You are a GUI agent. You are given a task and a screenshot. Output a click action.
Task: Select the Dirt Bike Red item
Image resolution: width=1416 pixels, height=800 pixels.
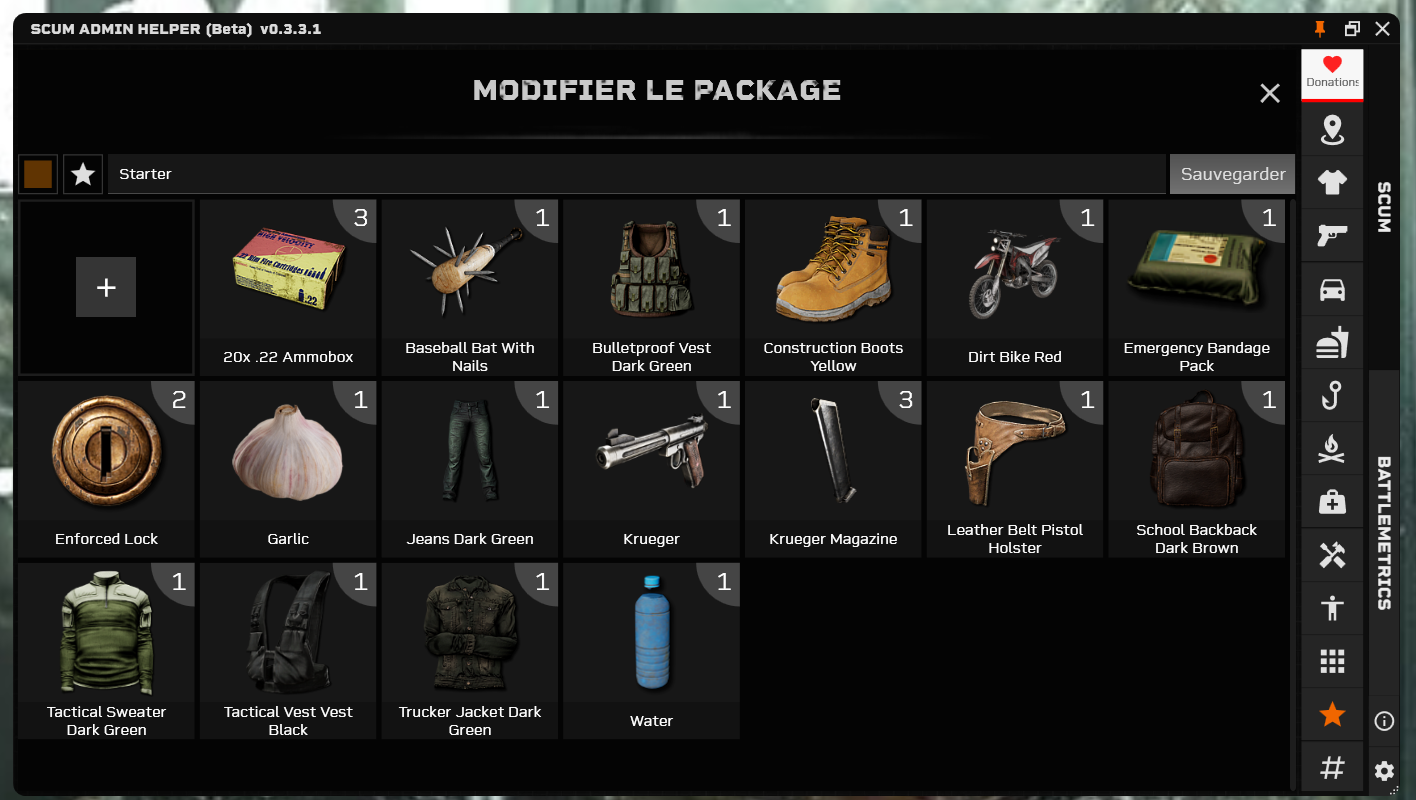coord(1014,288)
